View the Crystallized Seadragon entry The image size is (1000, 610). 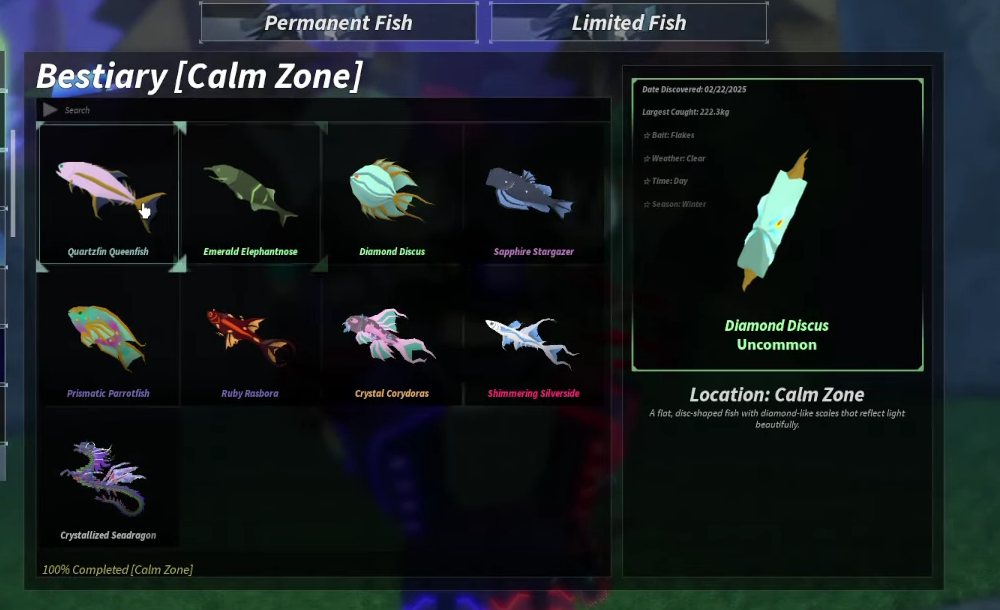(x=108, y=478)
